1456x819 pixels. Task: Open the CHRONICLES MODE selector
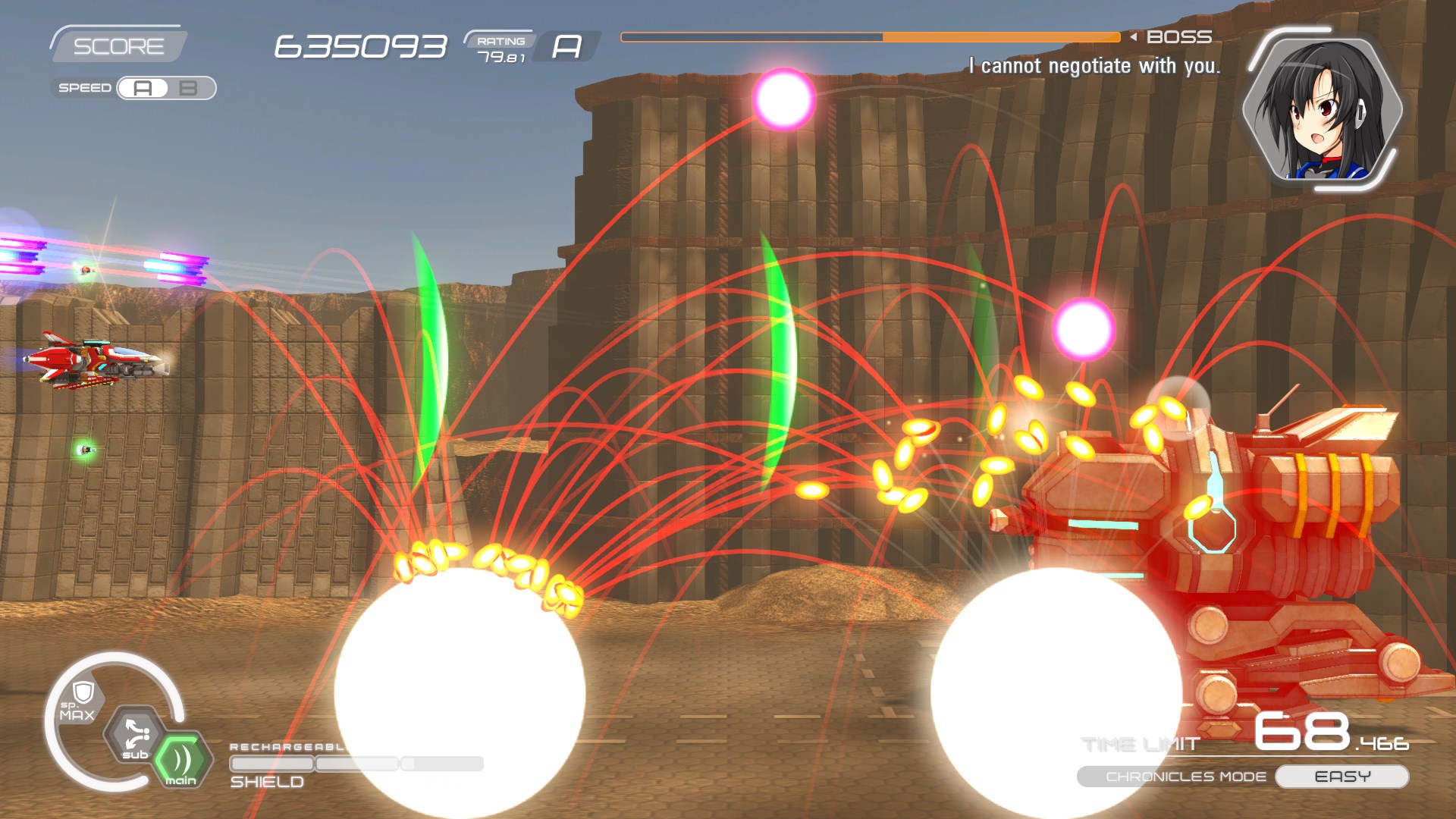(1185, 776)
